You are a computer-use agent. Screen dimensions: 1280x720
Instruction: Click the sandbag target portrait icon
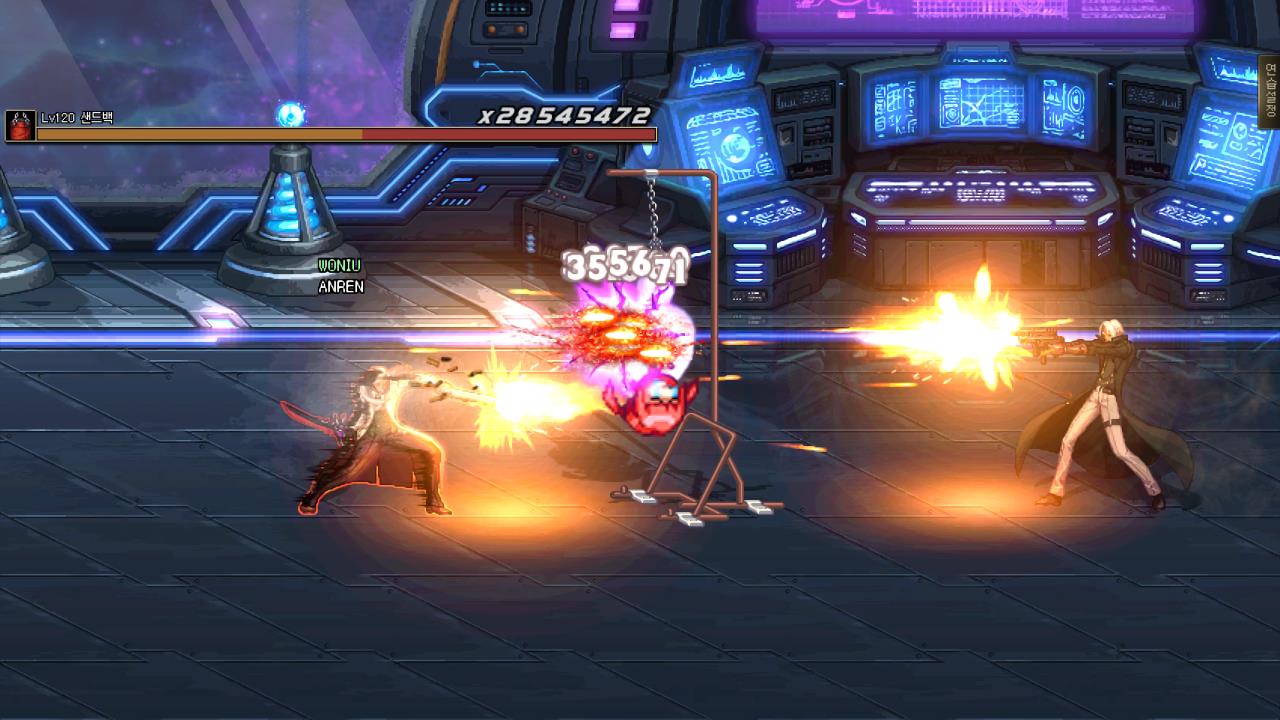point(20,125)
